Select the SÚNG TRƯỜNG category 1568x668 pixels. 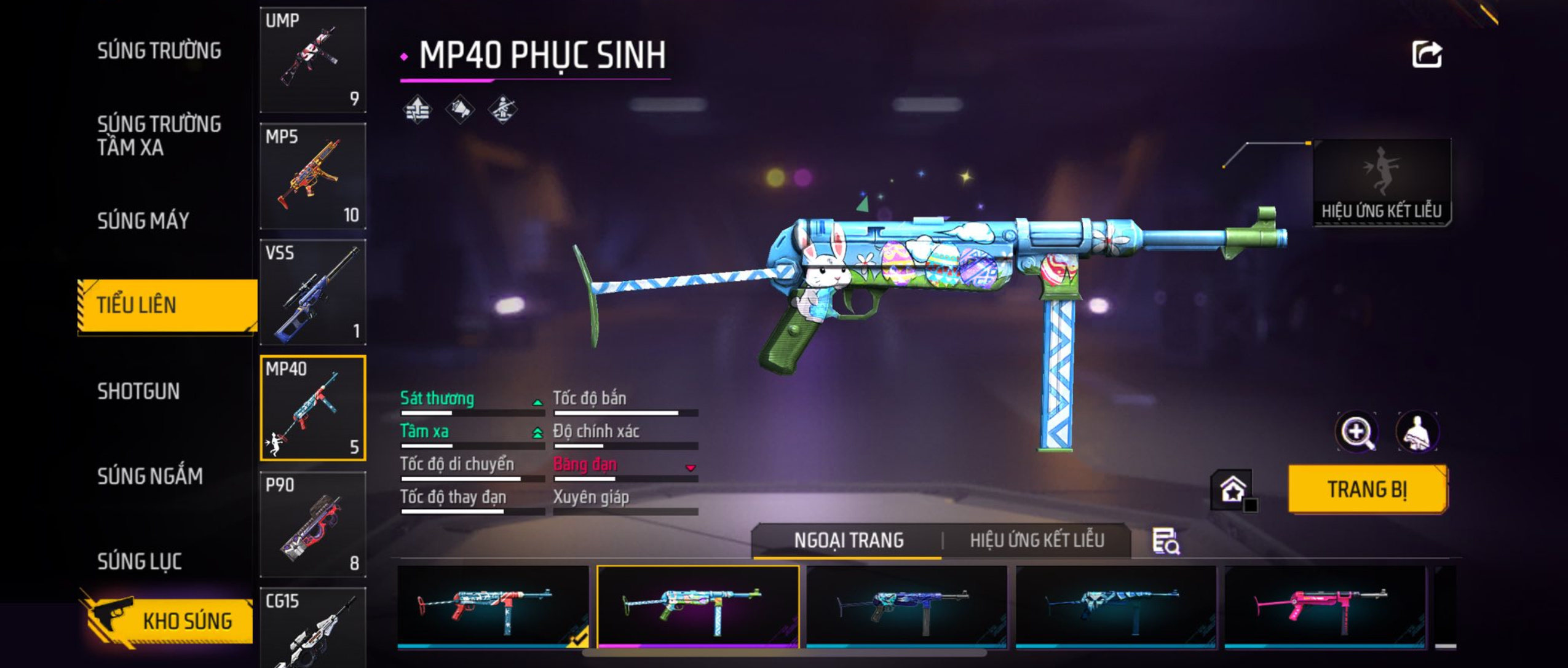(x=159, y=51)
